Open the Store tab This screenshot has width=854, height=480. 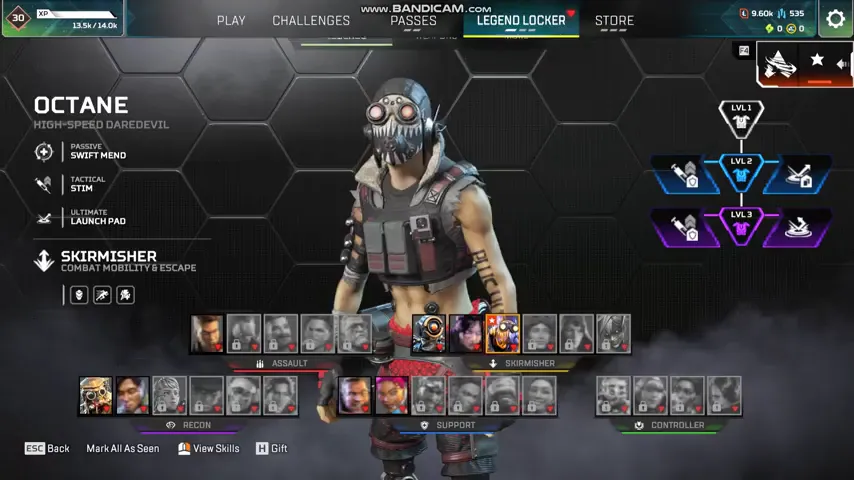click(x=614, y=20)
